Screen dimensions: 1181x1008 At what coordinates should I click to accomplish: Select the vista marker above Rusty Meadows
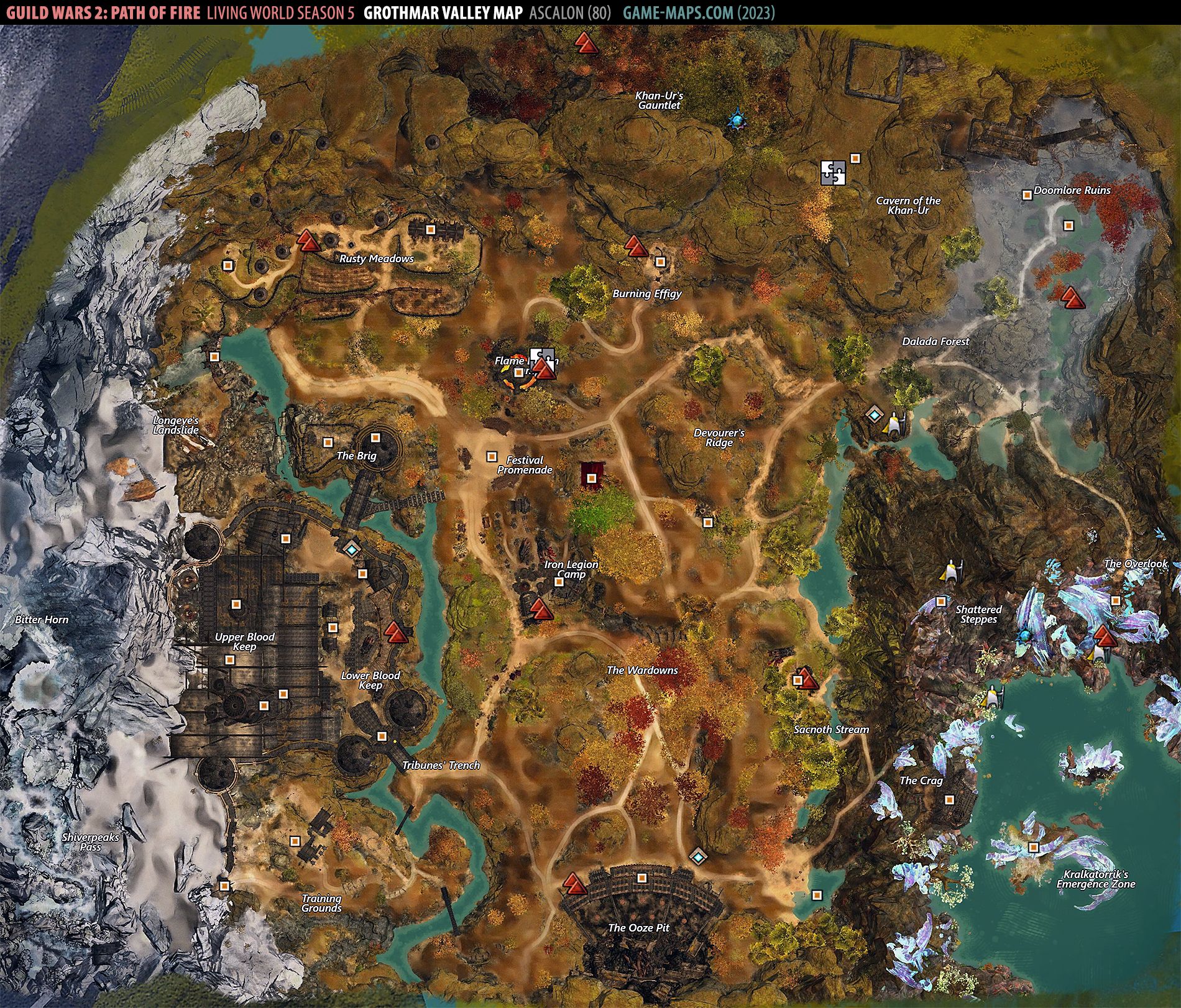(308, 241)
